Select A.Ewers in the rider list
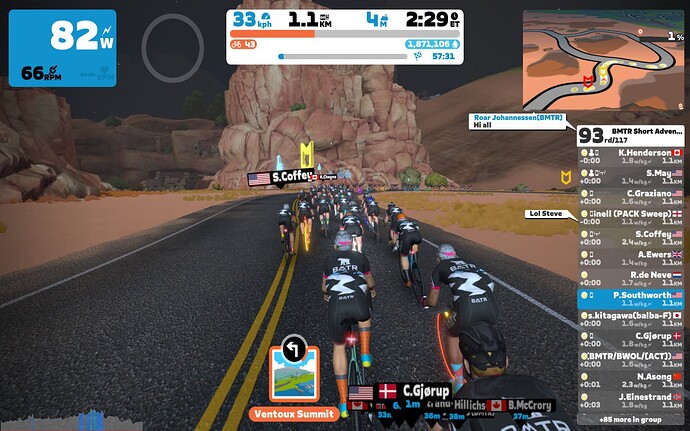 click(x=630, y=257)
